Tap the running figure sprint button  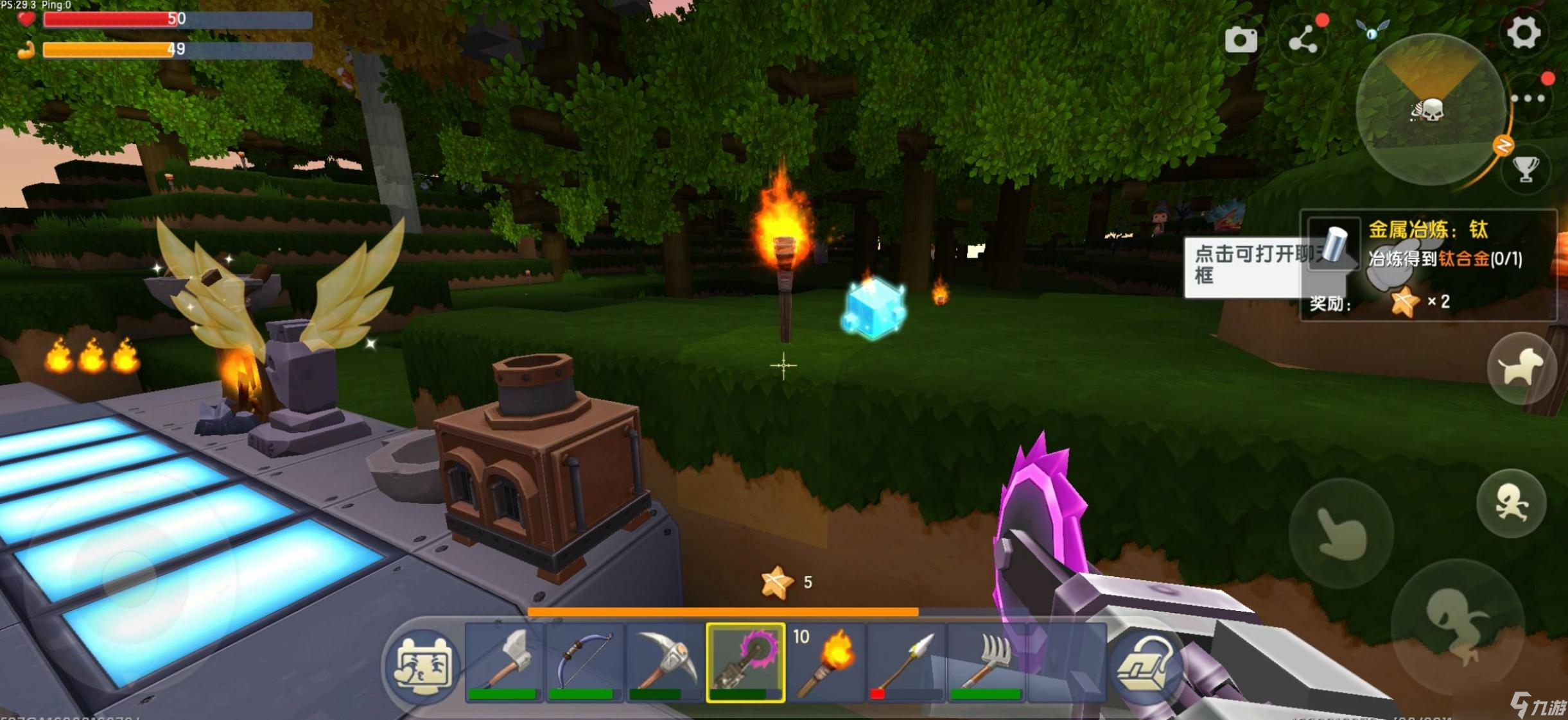(x=1510, y=502)
